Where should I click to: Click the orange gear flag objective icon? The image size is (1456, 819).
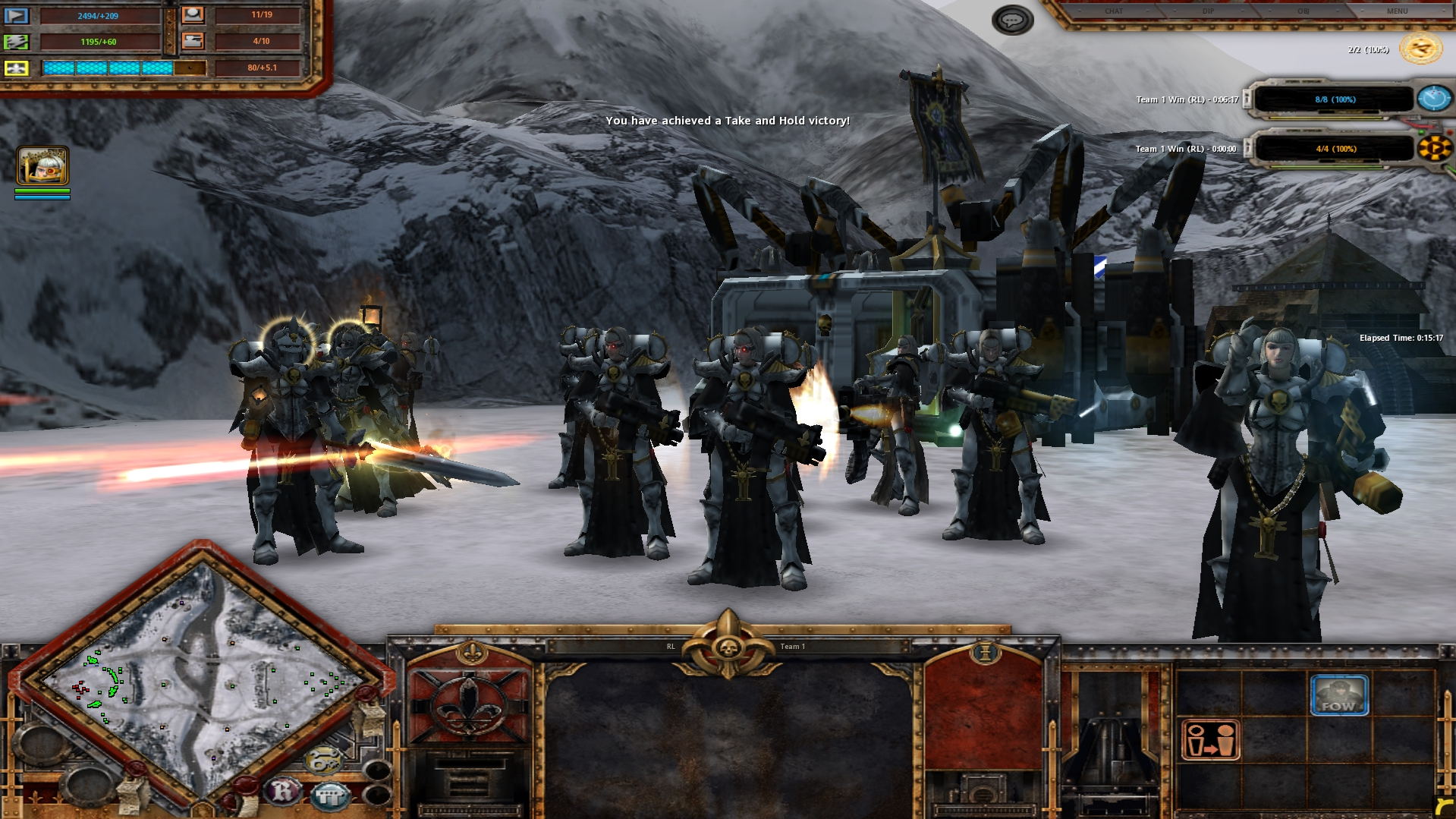click(1433, 148)
